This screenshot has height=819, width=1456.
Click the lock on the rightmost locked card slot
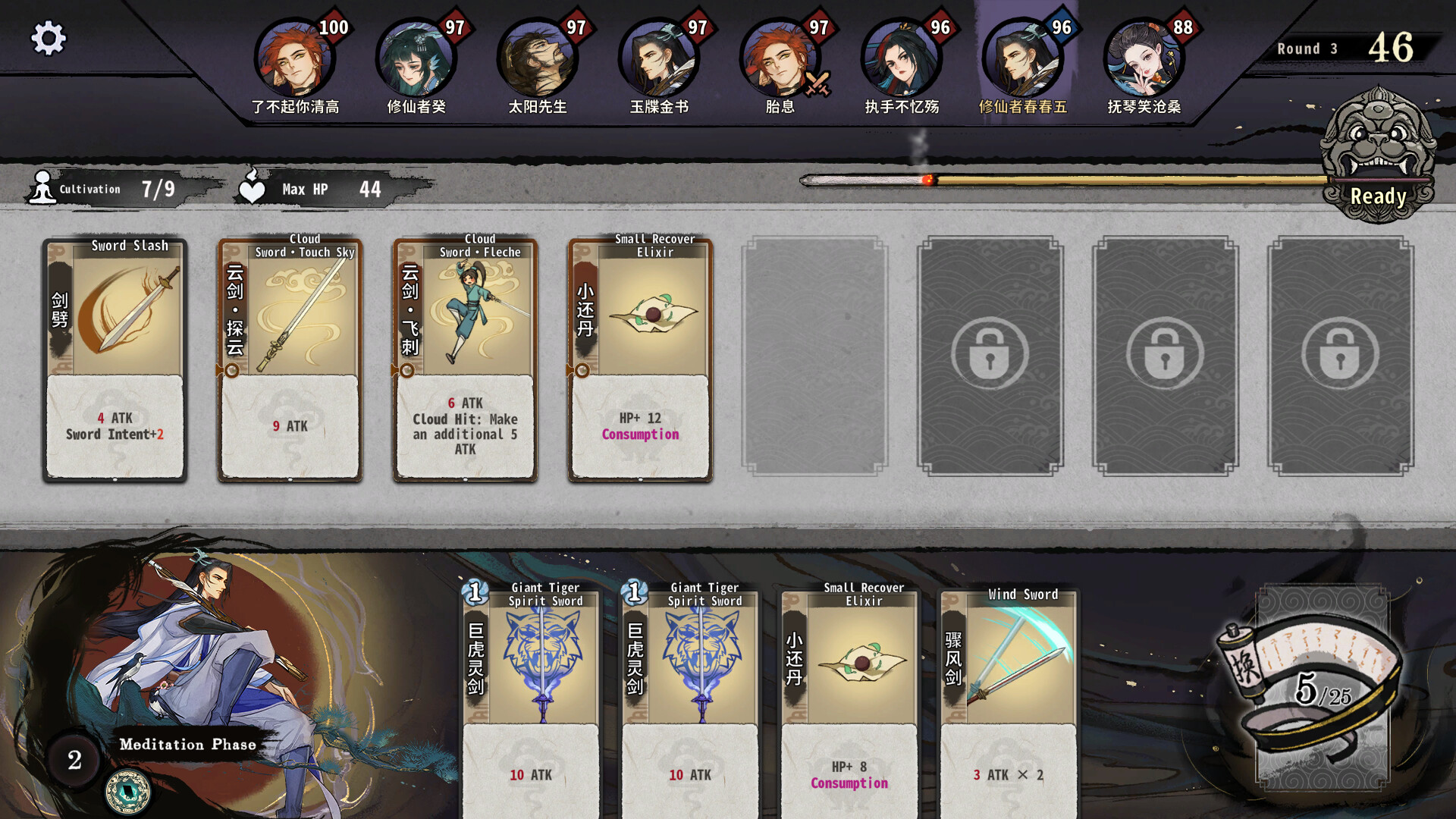[1339, 354]
